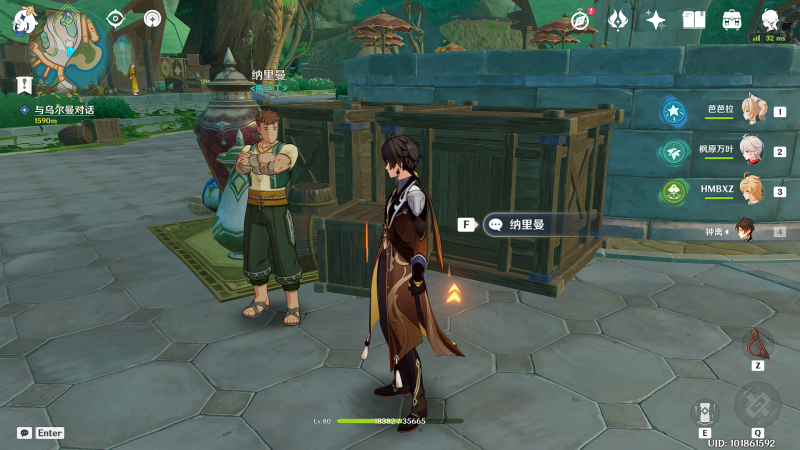
Task: Open the compass events icon with red alert
Action: (x=580, y=20)
